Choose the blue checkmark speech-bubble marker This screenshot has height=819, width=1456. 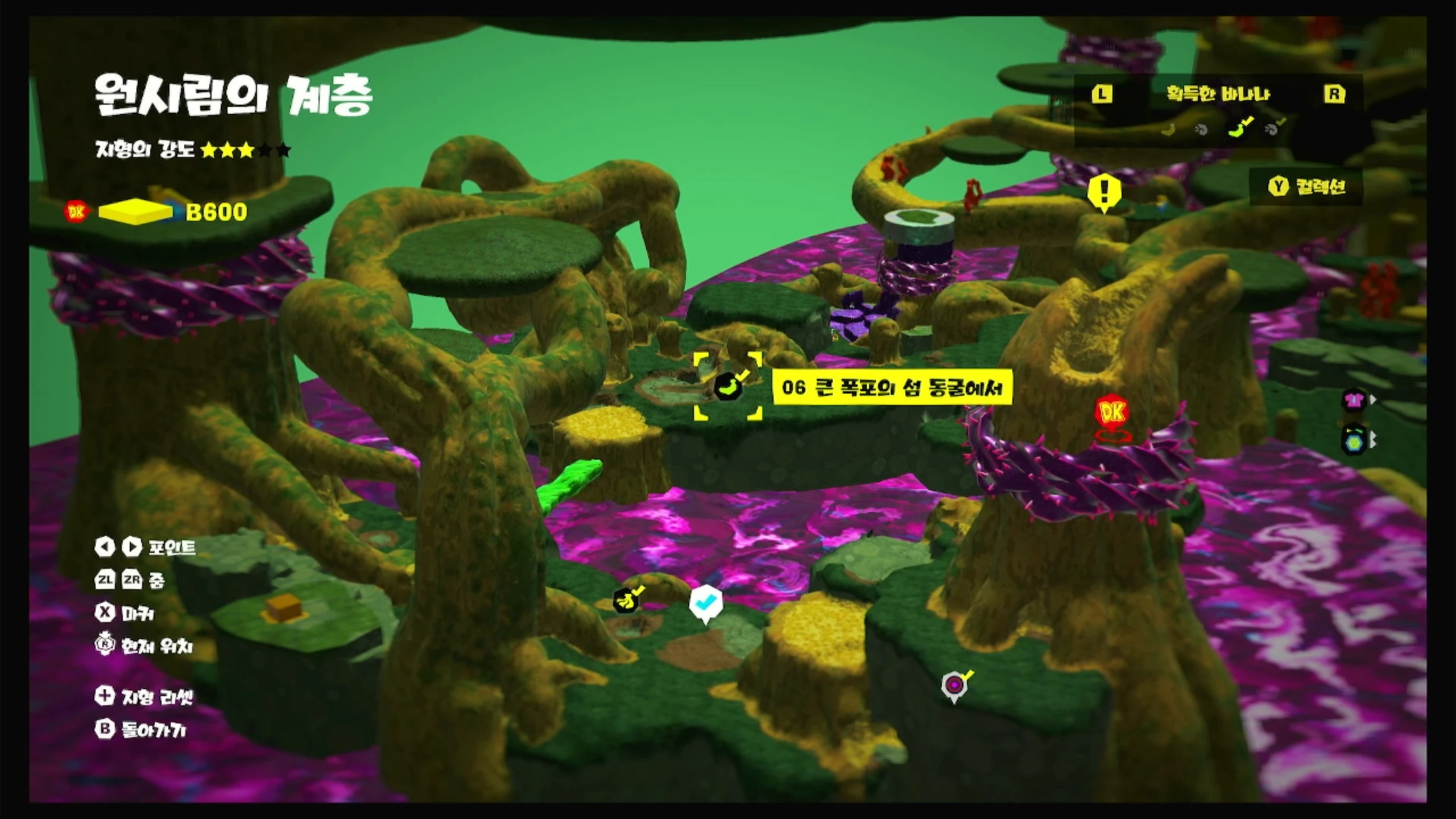coord(706,603)
